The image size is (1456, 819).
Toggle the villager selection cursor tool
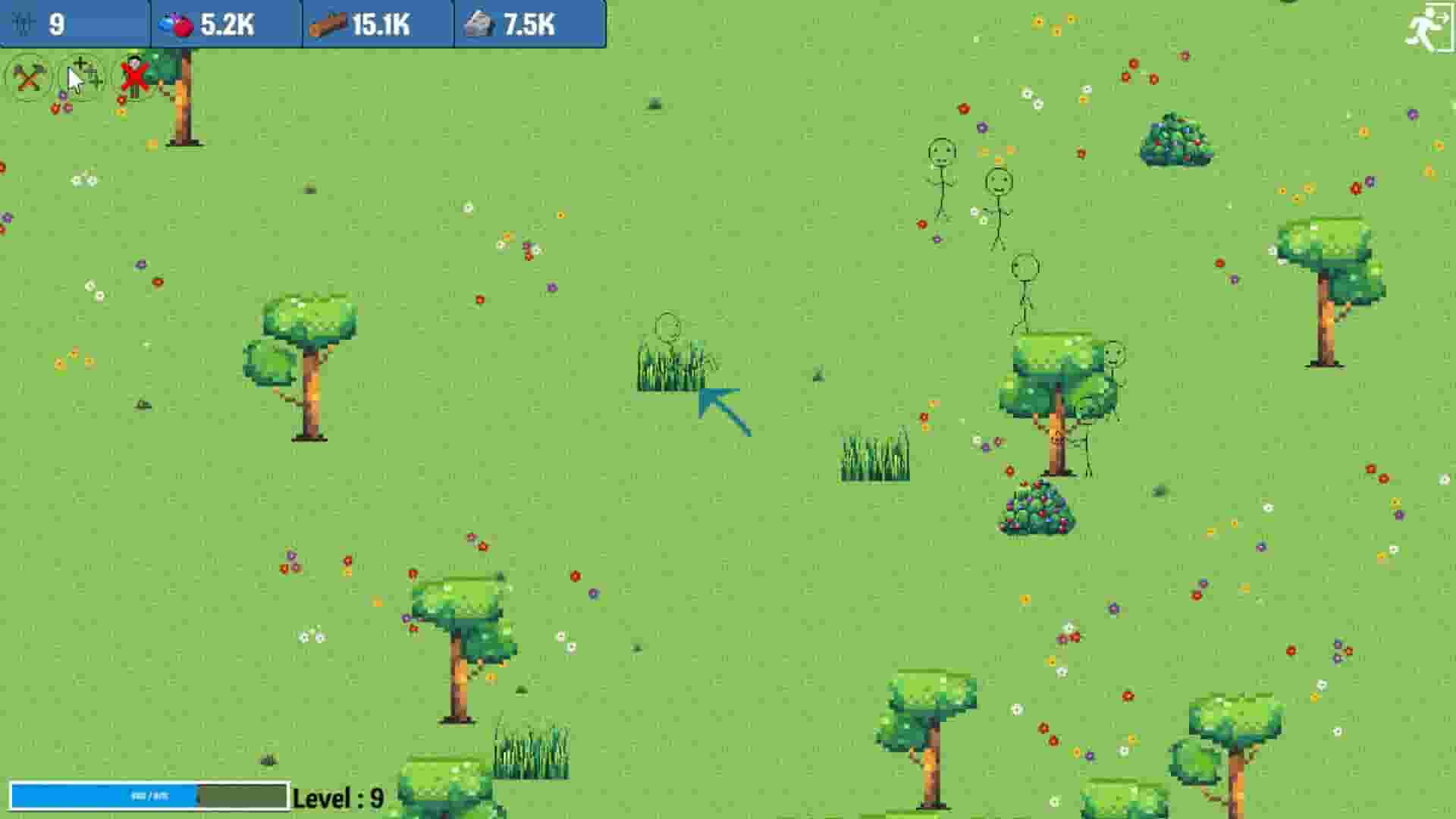(80, 78)
